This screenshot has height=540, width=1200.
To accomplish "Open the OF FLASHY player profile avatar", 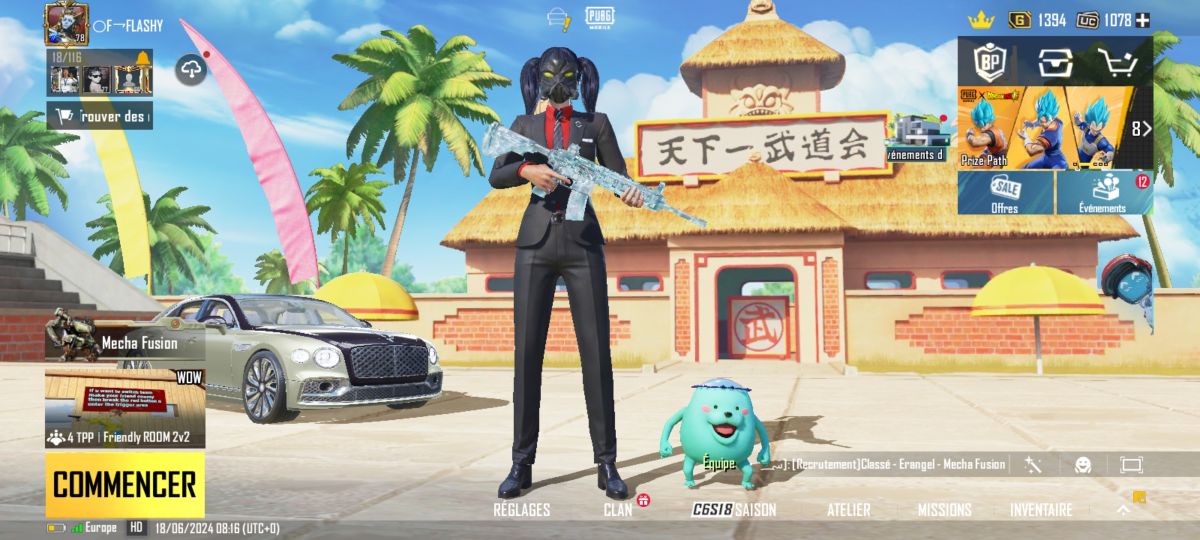I will (66, 23).
